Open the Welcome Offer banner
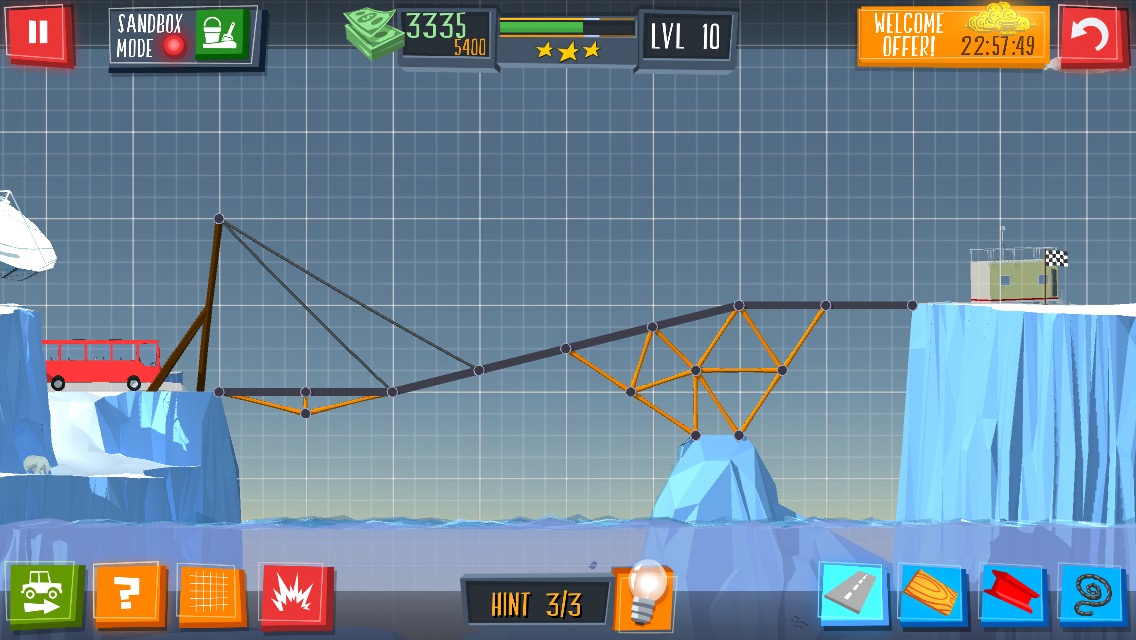The width and height of the screenshot is (1136, 640). [953, 36]
